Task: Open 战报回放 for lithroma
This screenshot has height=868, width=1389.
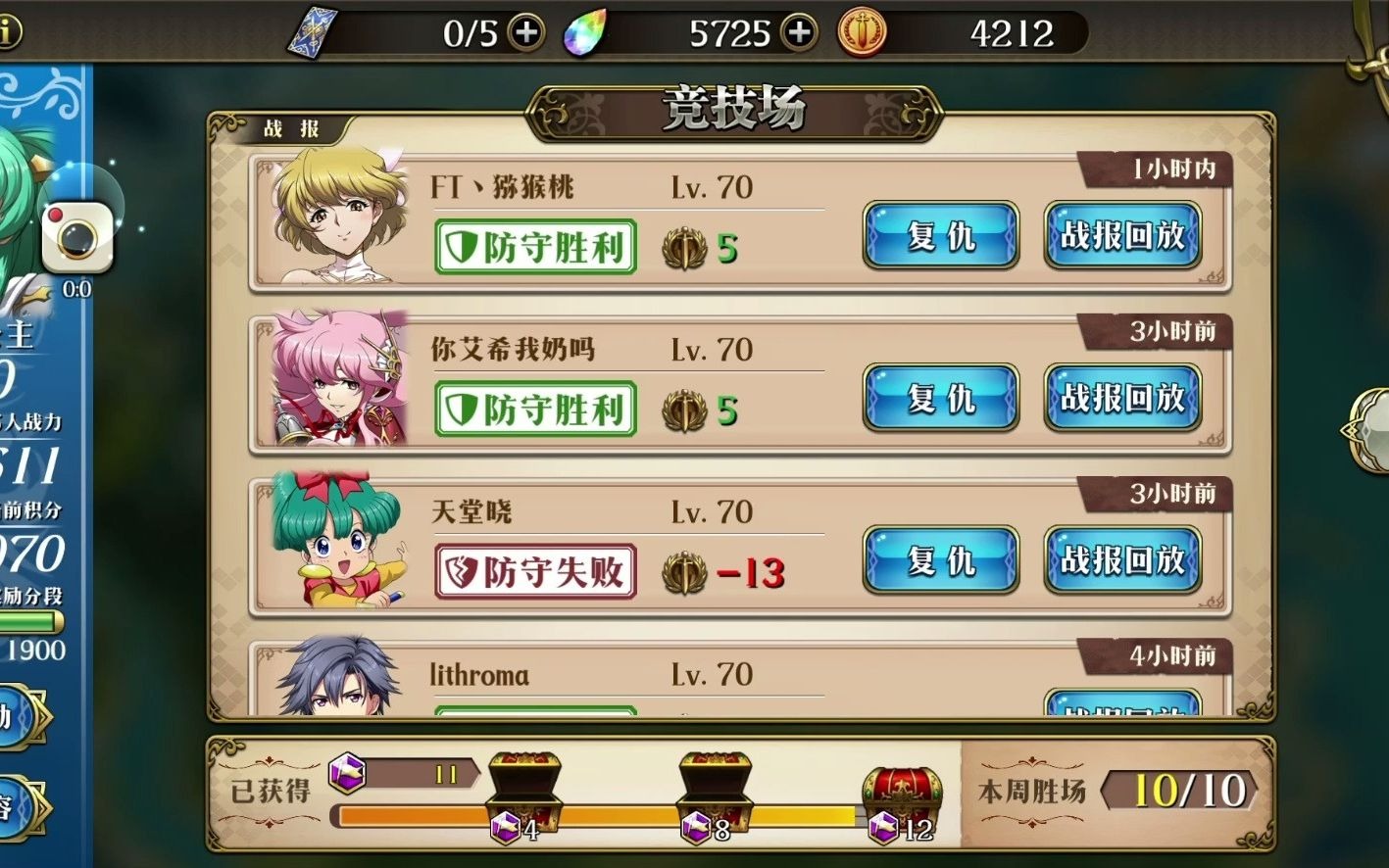Action: 1123,707
